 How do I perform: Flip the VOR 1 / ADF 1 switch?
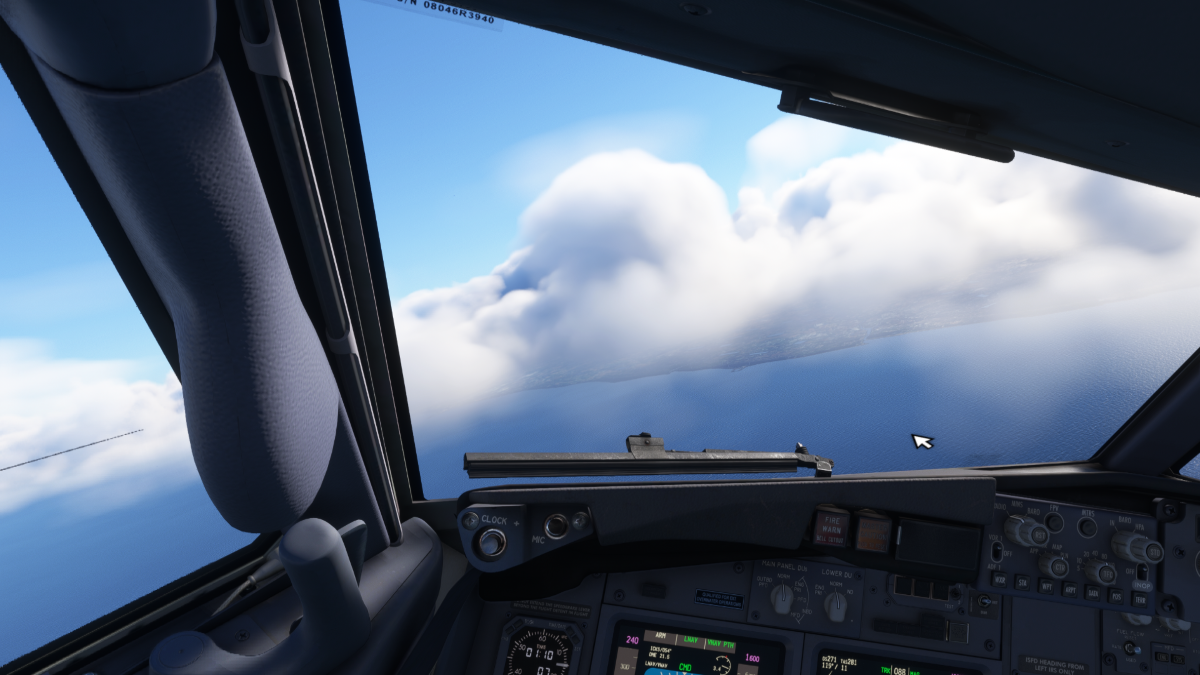tap(996, 551)
